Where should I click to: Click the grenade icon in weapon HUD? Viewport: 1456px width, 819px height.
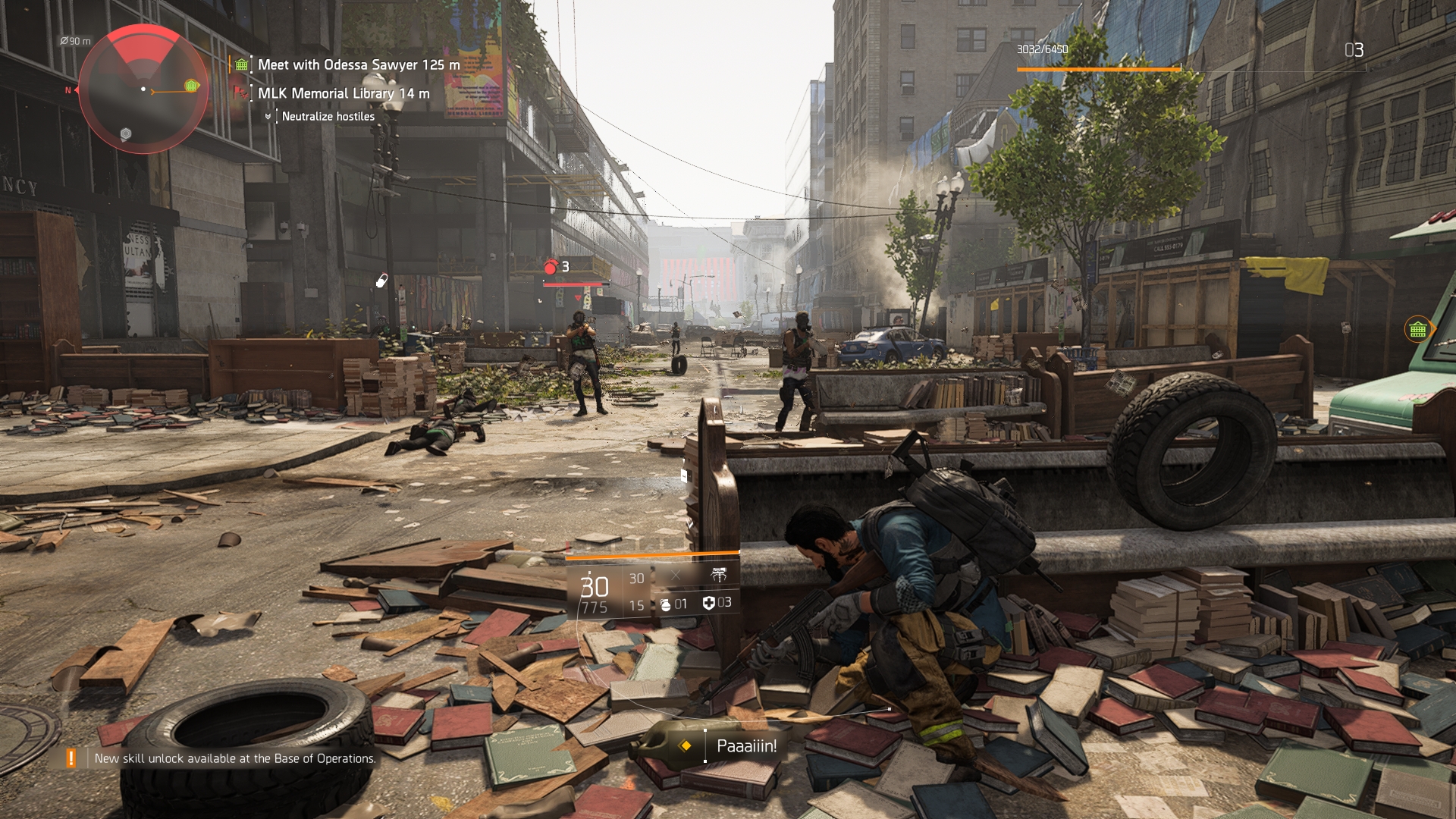click(x=665, y=604)
